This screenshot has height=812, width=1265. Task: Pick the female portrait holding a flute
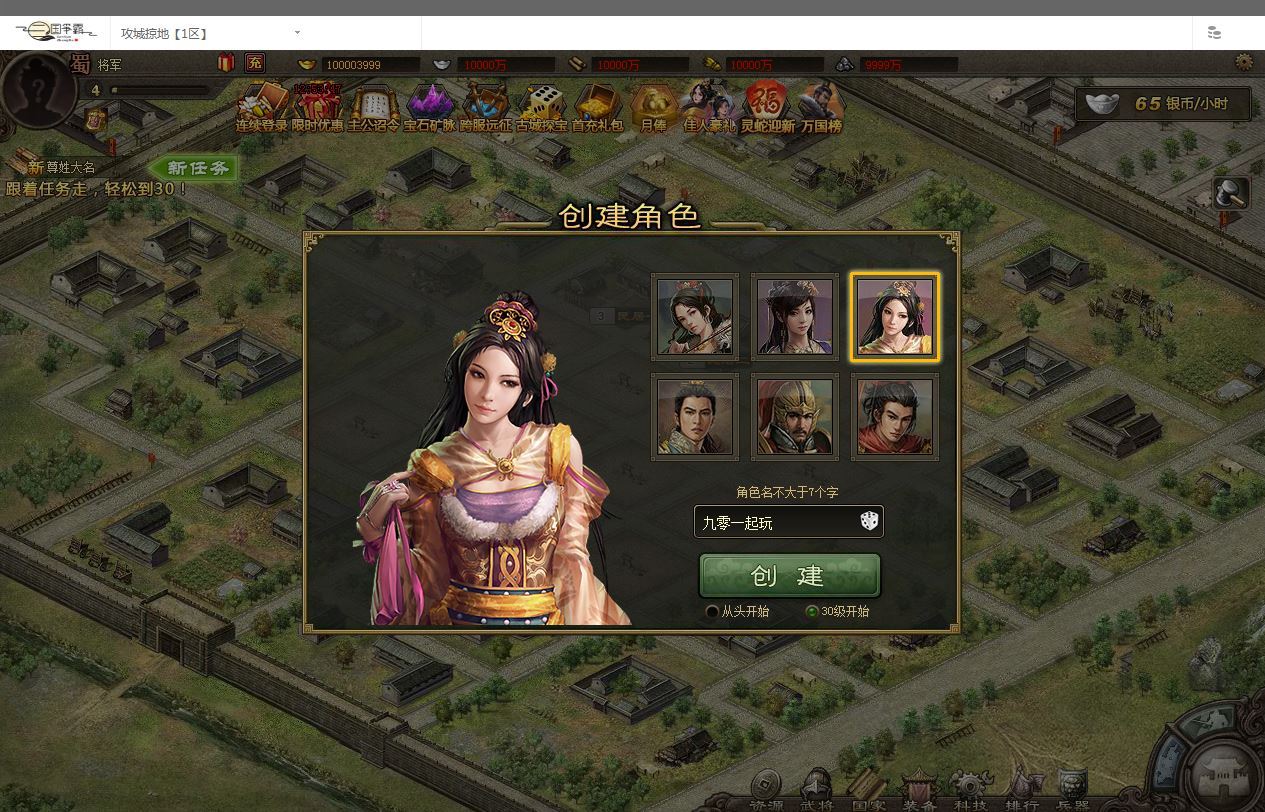click(695, 316)
